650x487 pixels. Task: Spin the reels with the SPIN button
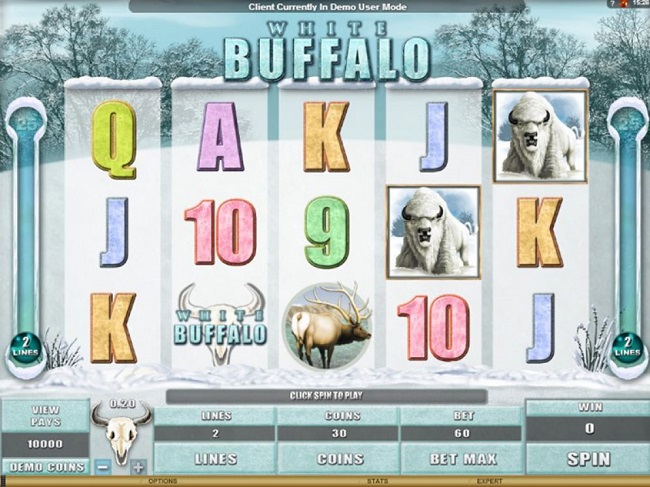click(x=587, y=458)
